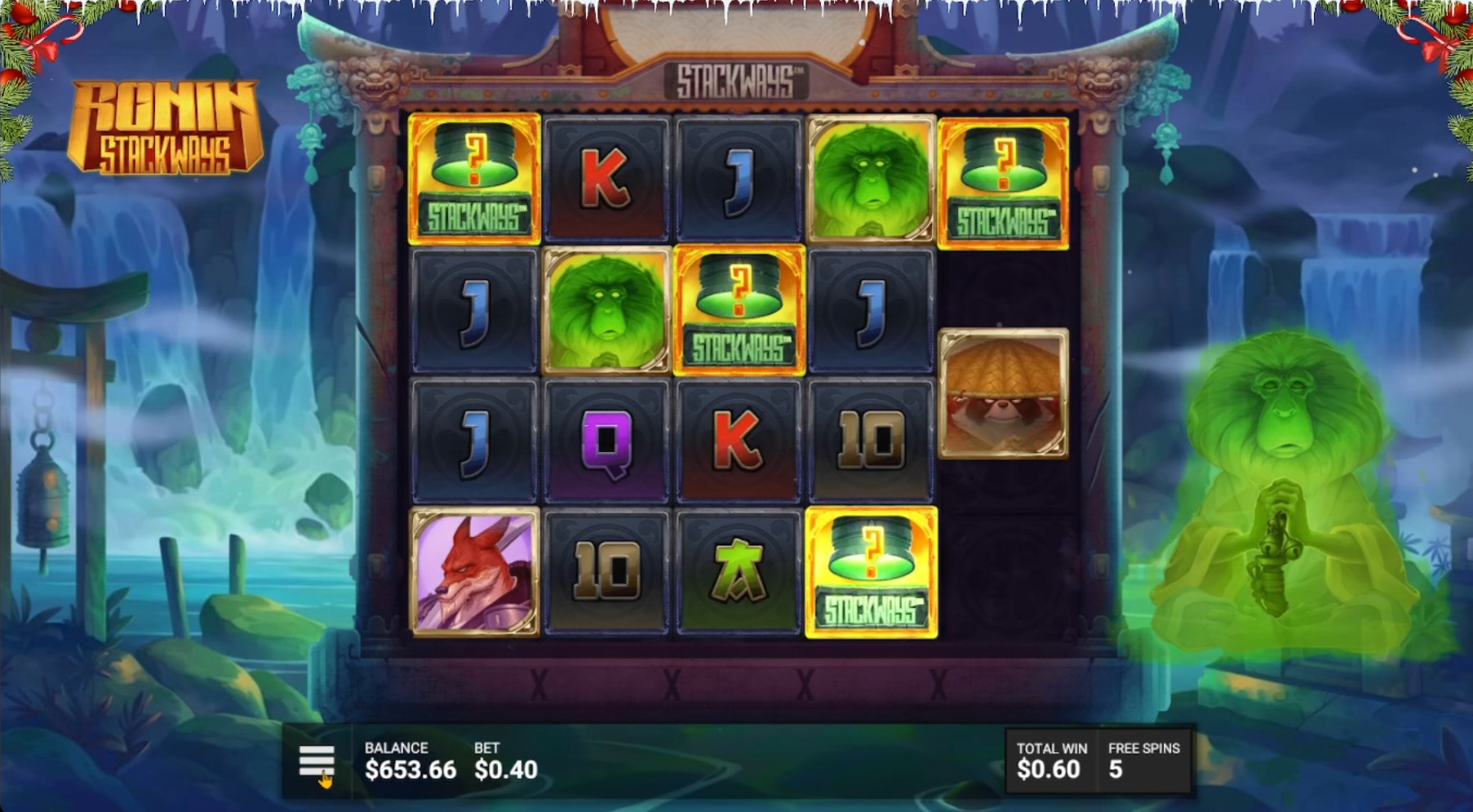The height and width of the screenshot is (812, 1473).
Task: Click the red K symbol in the third row
Action: tap(739, 441)
